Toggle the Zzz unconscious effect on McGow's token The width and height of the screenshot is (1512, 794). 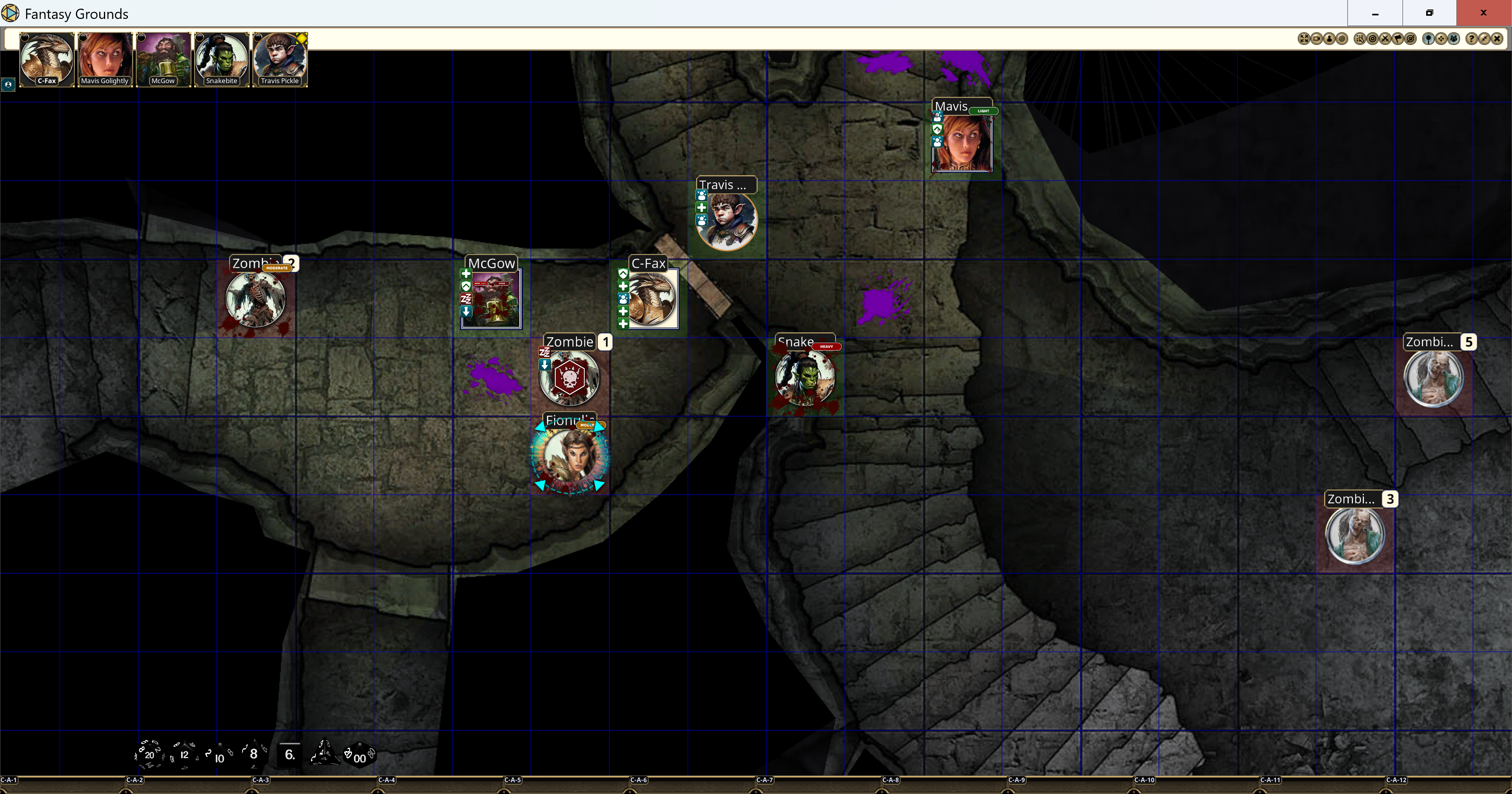pyautogui.click(x=466, y=299)
